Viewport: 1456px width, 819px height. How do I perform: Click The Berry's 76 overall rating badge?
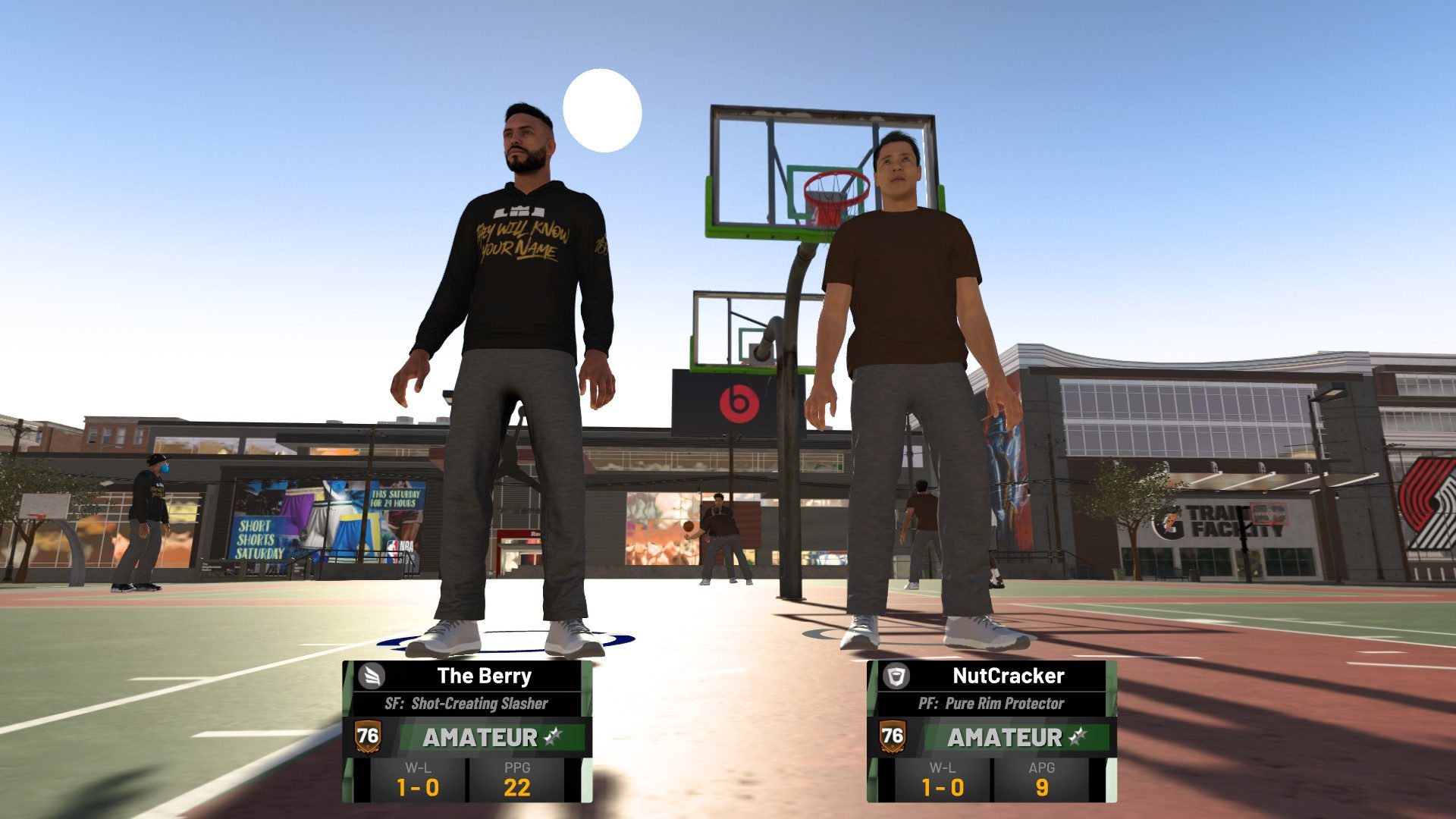(x=369, y=736)
